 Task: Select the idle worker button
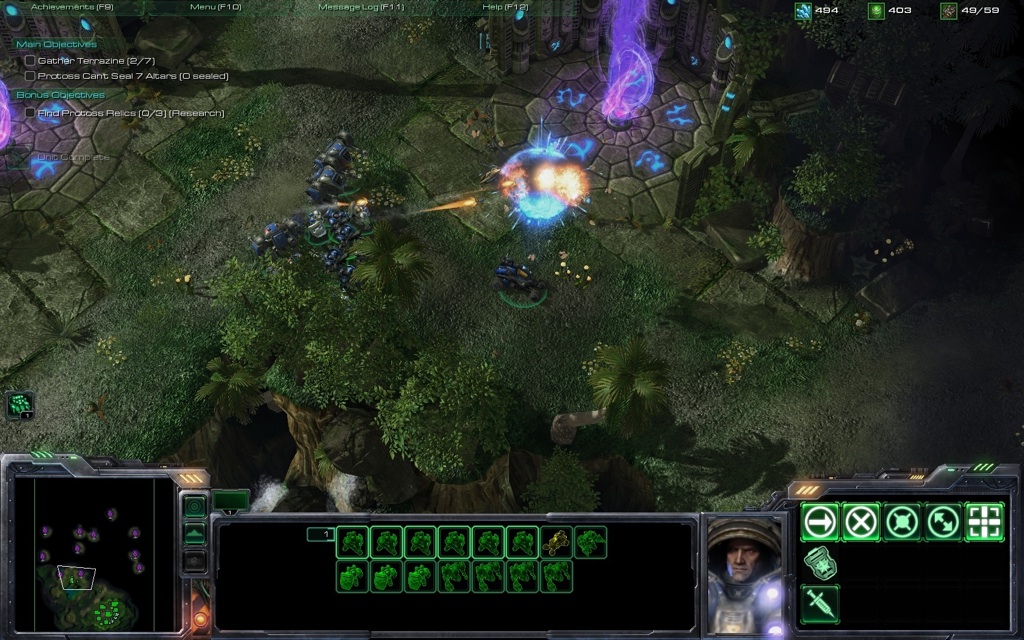(x=20, y=404)
